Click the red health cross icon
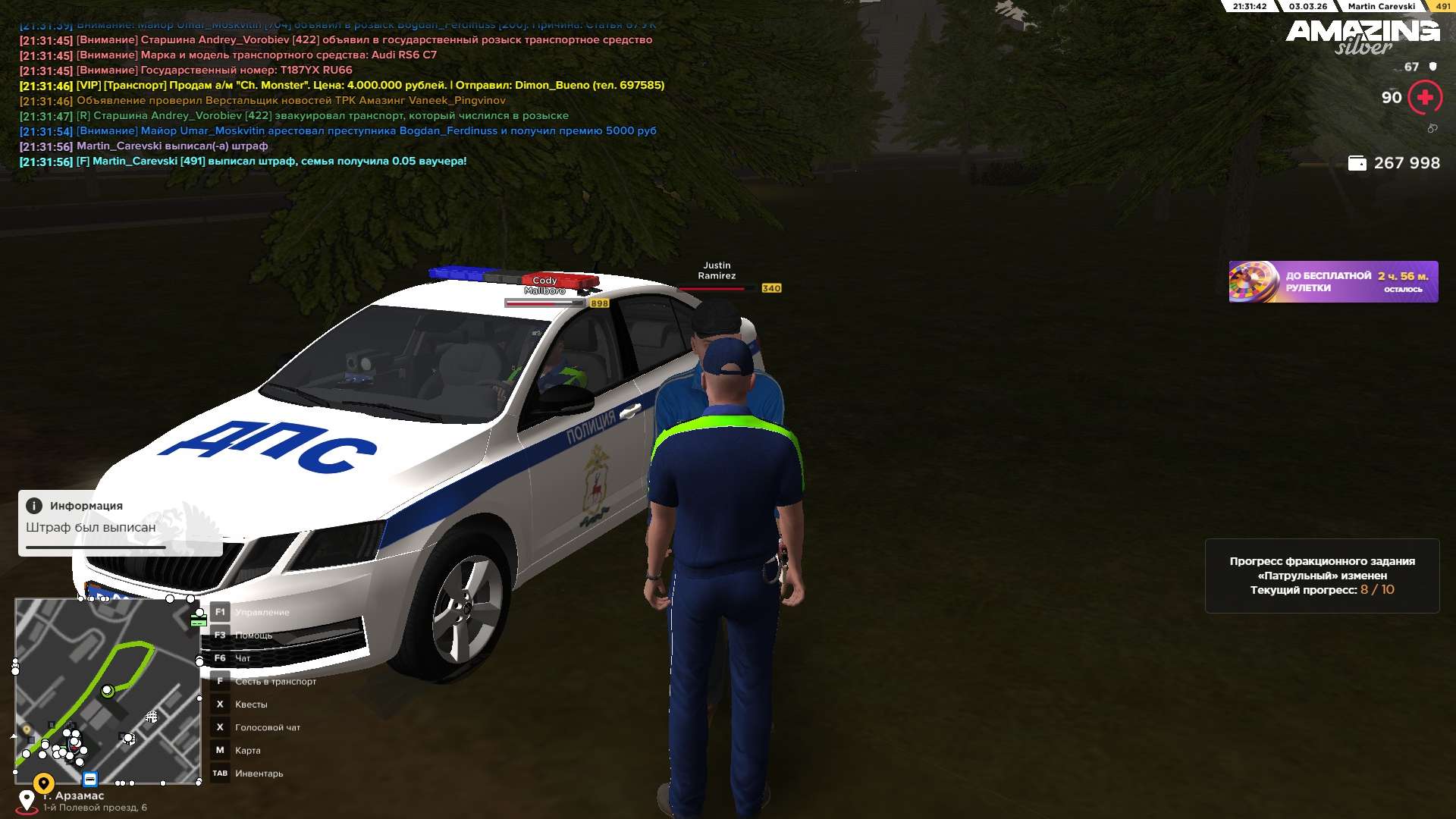Viewport: 1456px width, 819px height. click(1424, 98)
